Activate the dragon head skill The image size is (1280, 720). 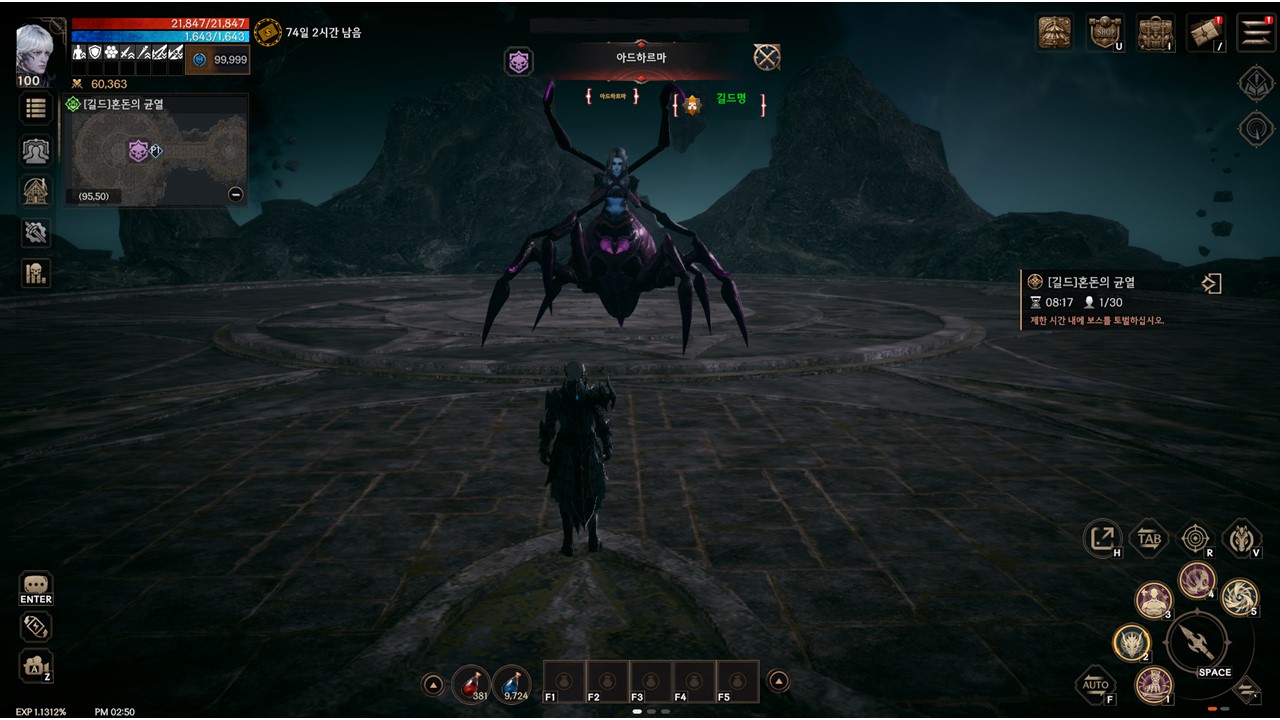(x=1132, y=642)
